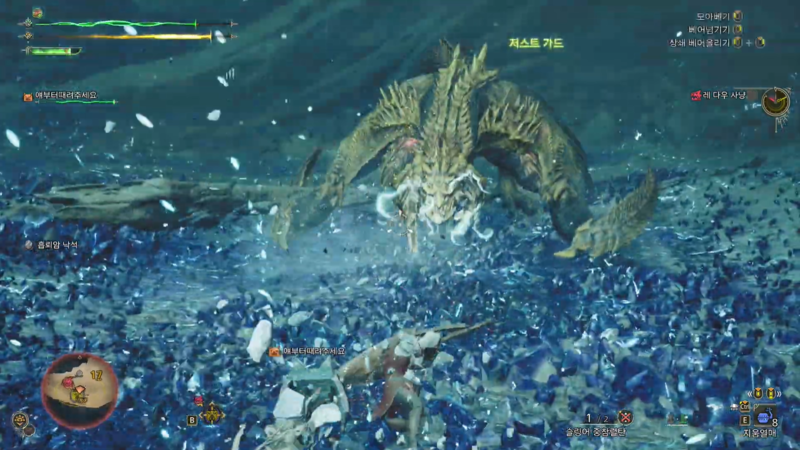The image size is (800, 450).
Task: Select the slinger ammo crossed icon
Action: tap(626, 417)
